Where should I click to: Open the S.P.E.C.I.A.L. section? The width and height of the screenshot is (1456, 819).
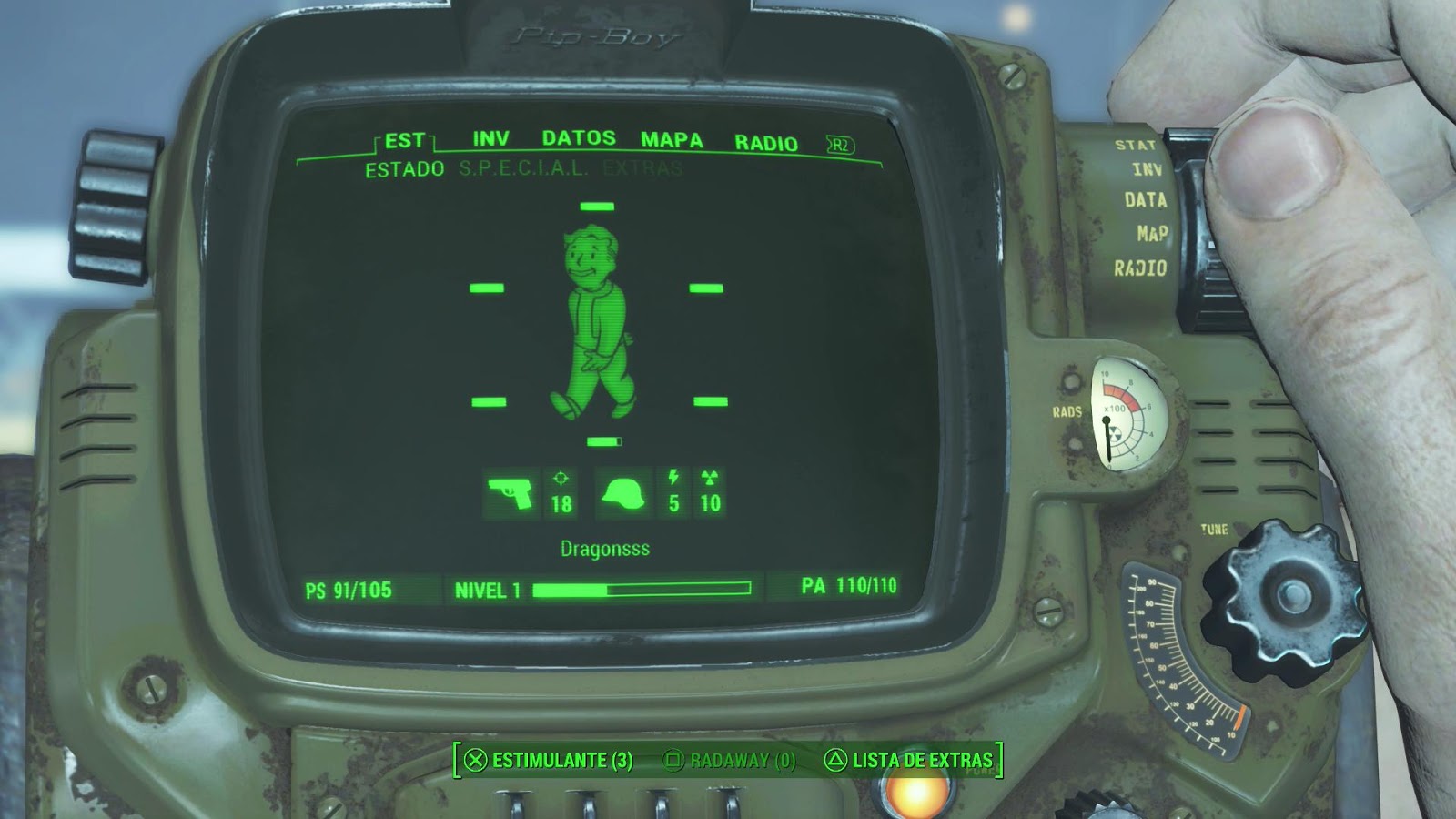coord(522,167)
